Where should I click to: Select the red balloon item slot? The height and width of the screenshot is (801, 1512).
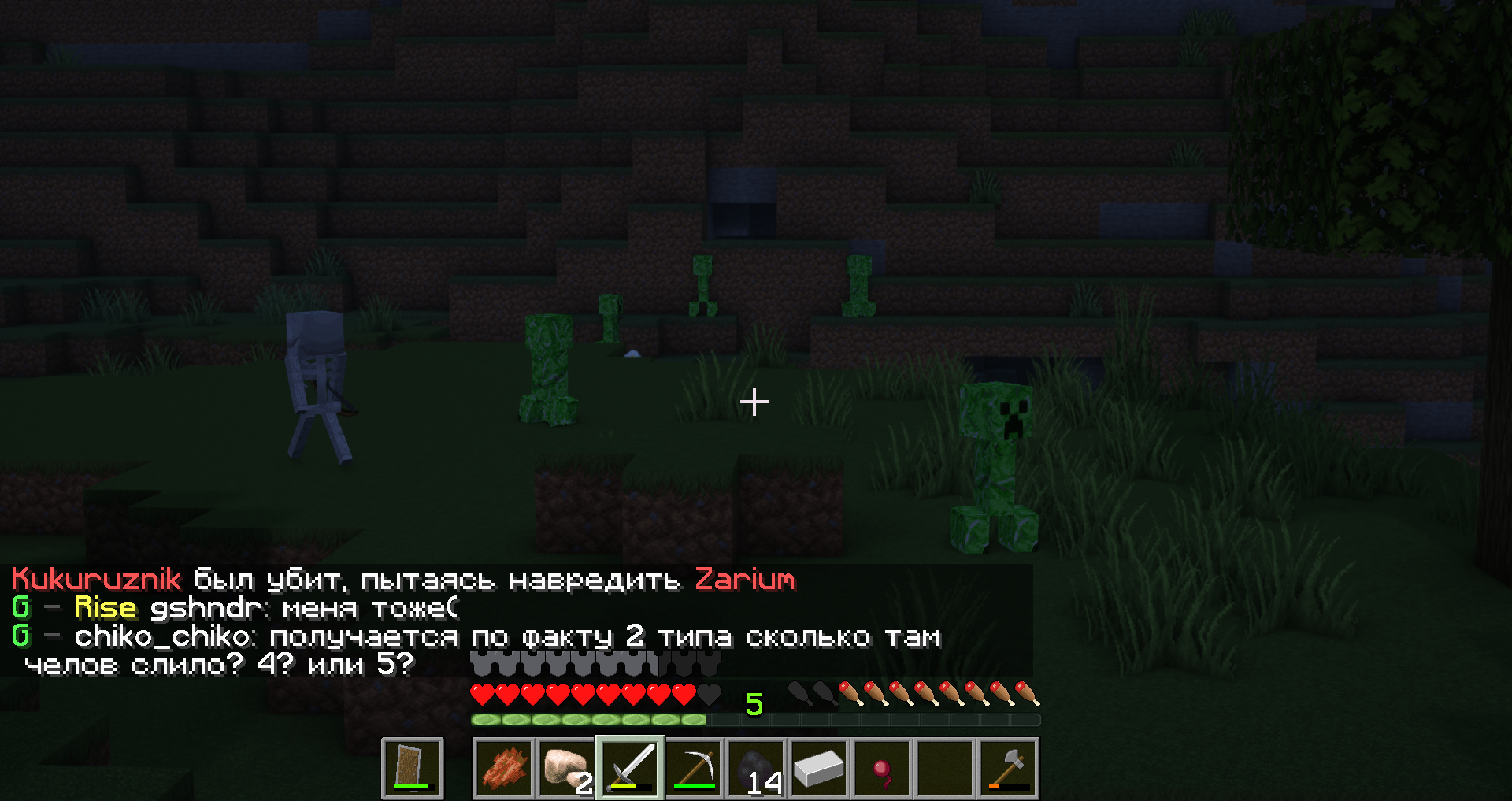point(882,768)
